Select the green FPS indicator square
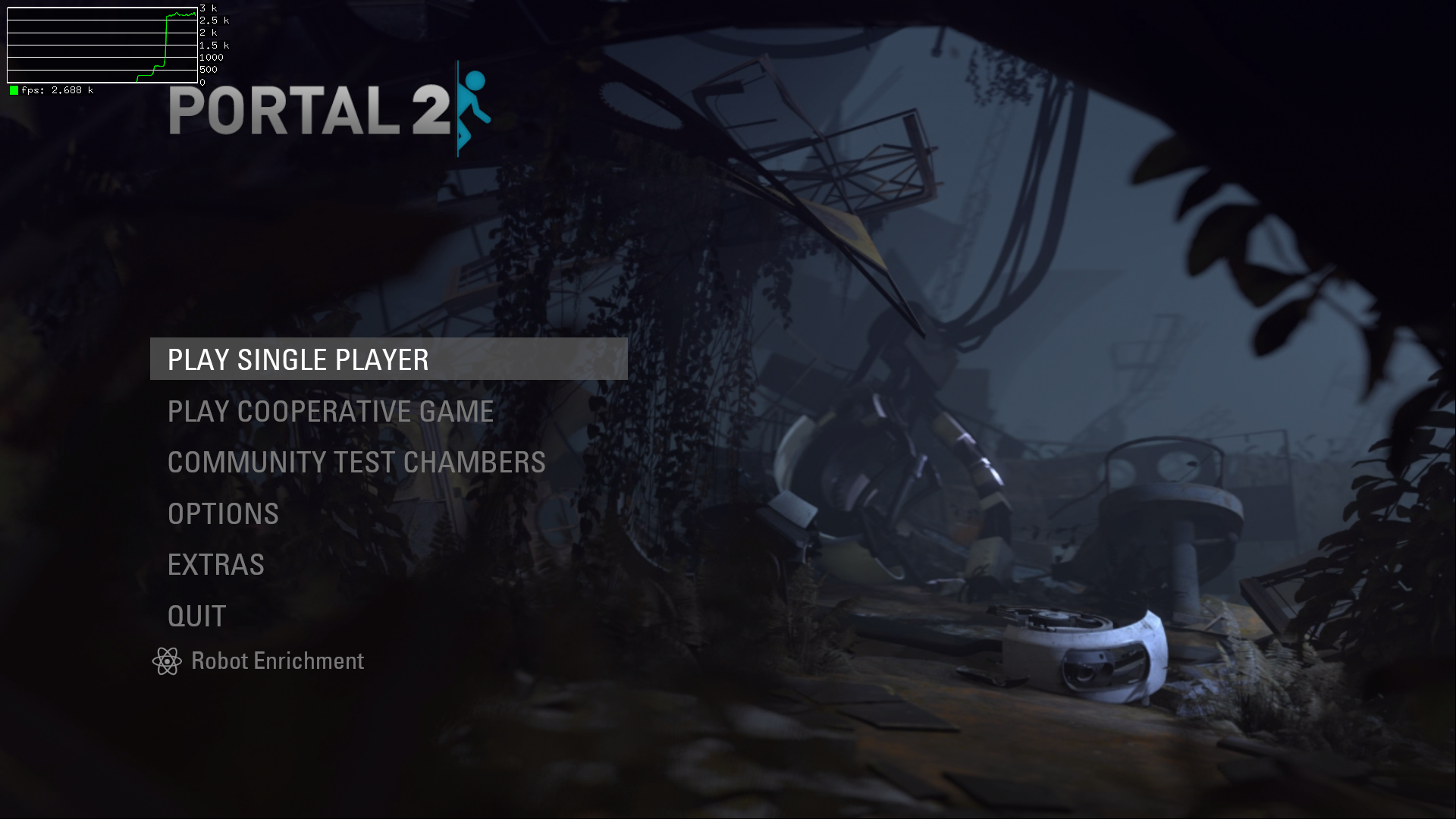1456x819 pixels. (13, 89)
